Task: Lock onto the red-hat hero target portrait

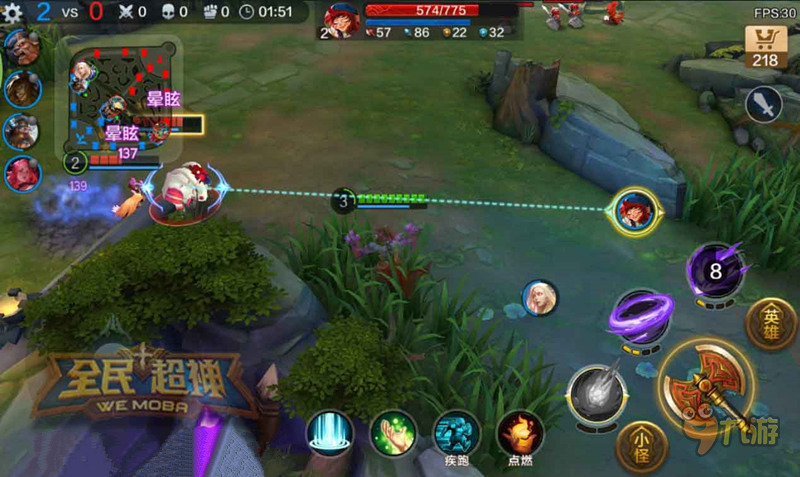Action: pyautogui.click(x=635, y=212)
